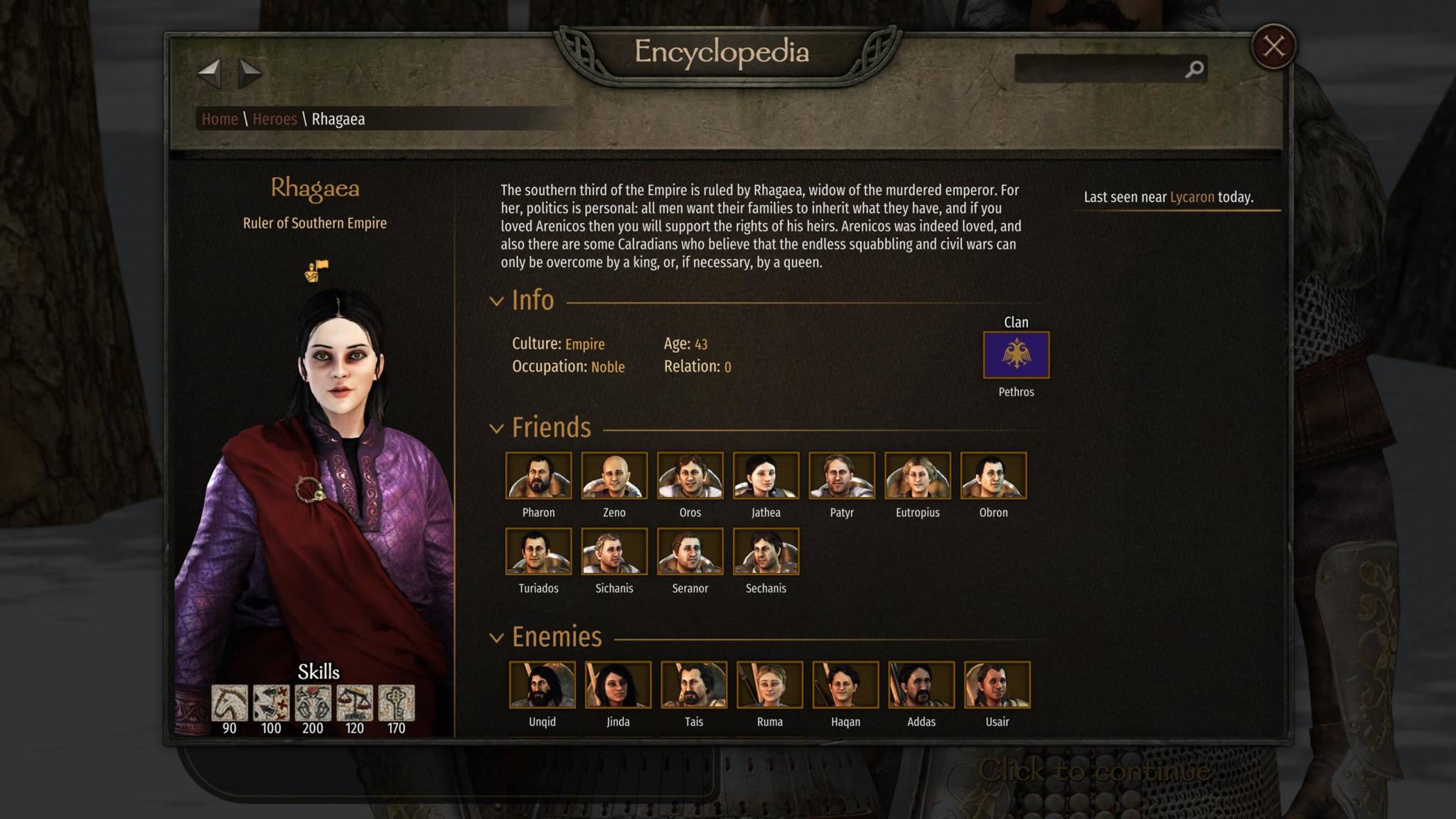Collapse the Info section
The image size is (1456, 819).
496,301
